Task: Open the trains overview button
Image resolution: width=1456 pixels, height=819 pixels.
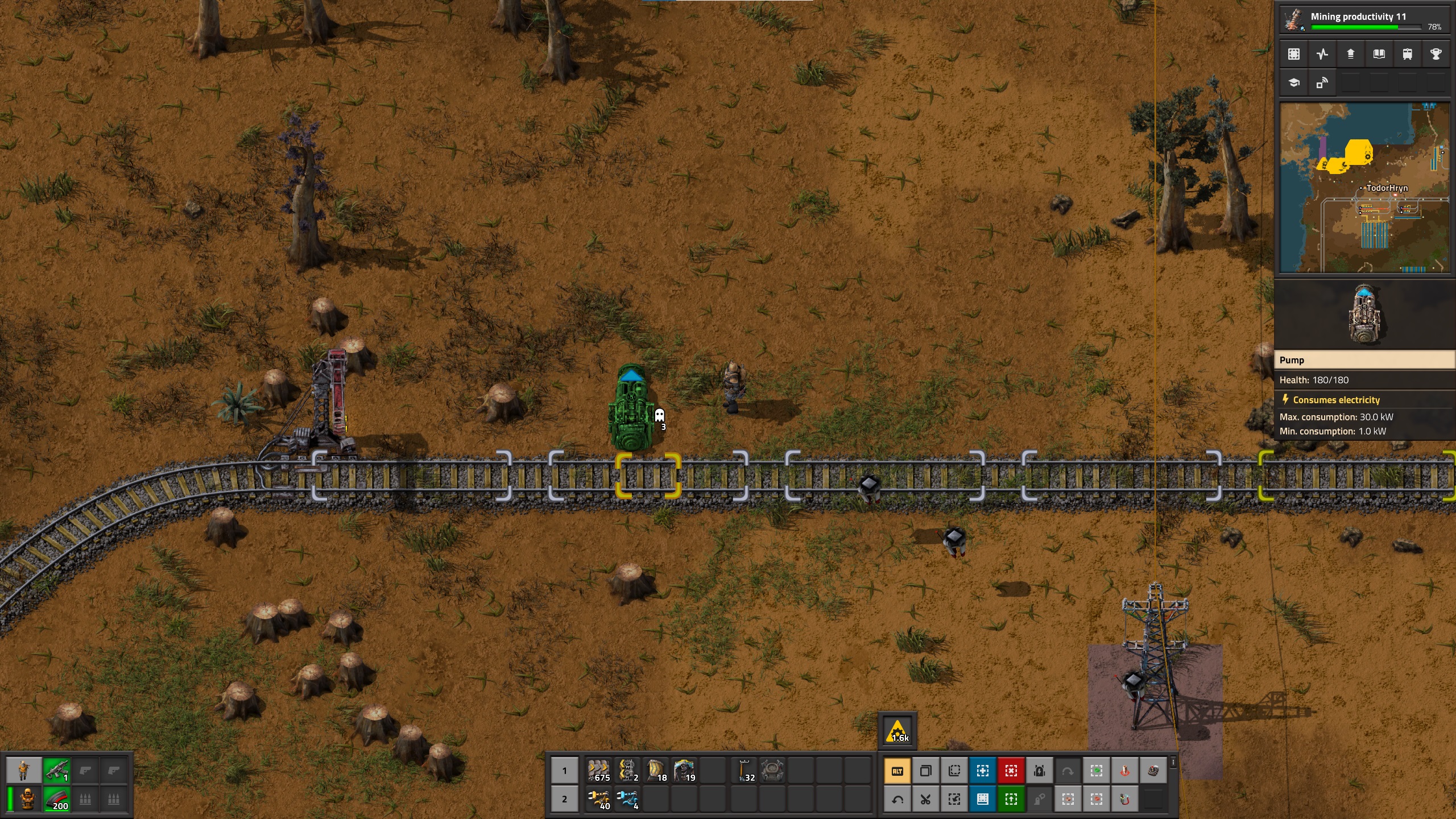Action: tap(1407, 54)
